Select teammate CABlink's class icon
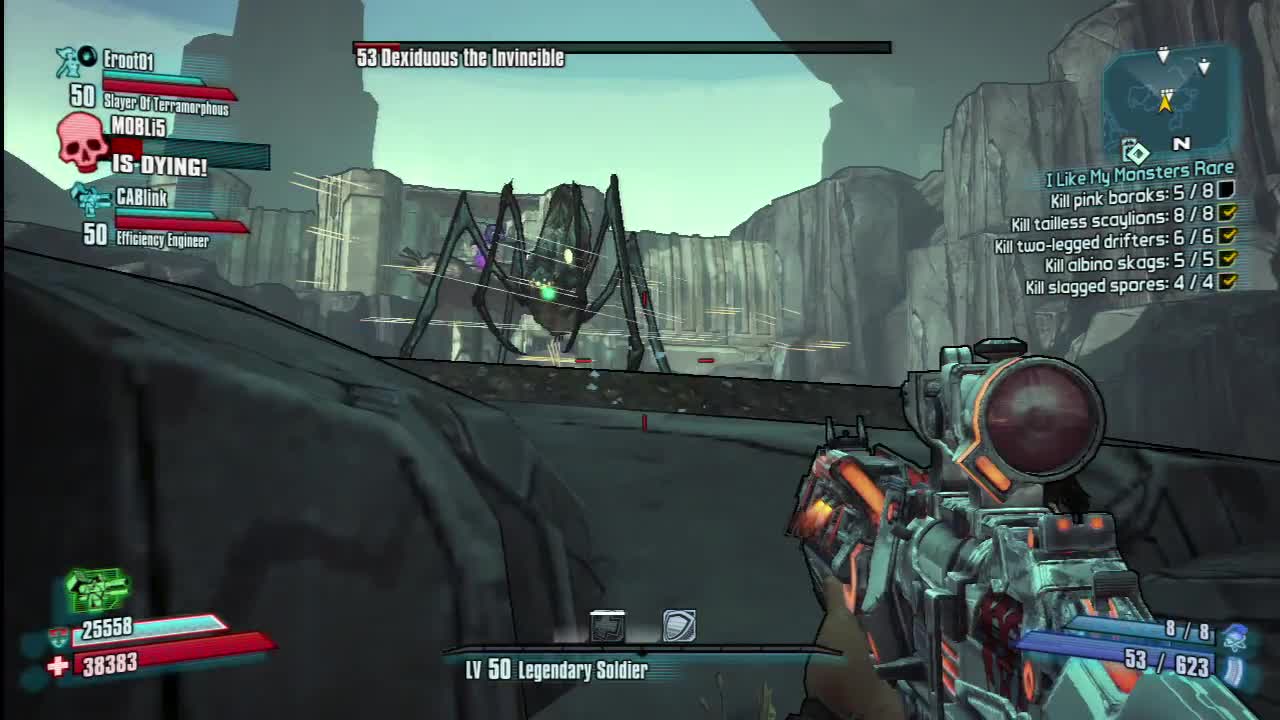Image resolution: width=1280 pixels, height=720 pixels. [92, 200]
